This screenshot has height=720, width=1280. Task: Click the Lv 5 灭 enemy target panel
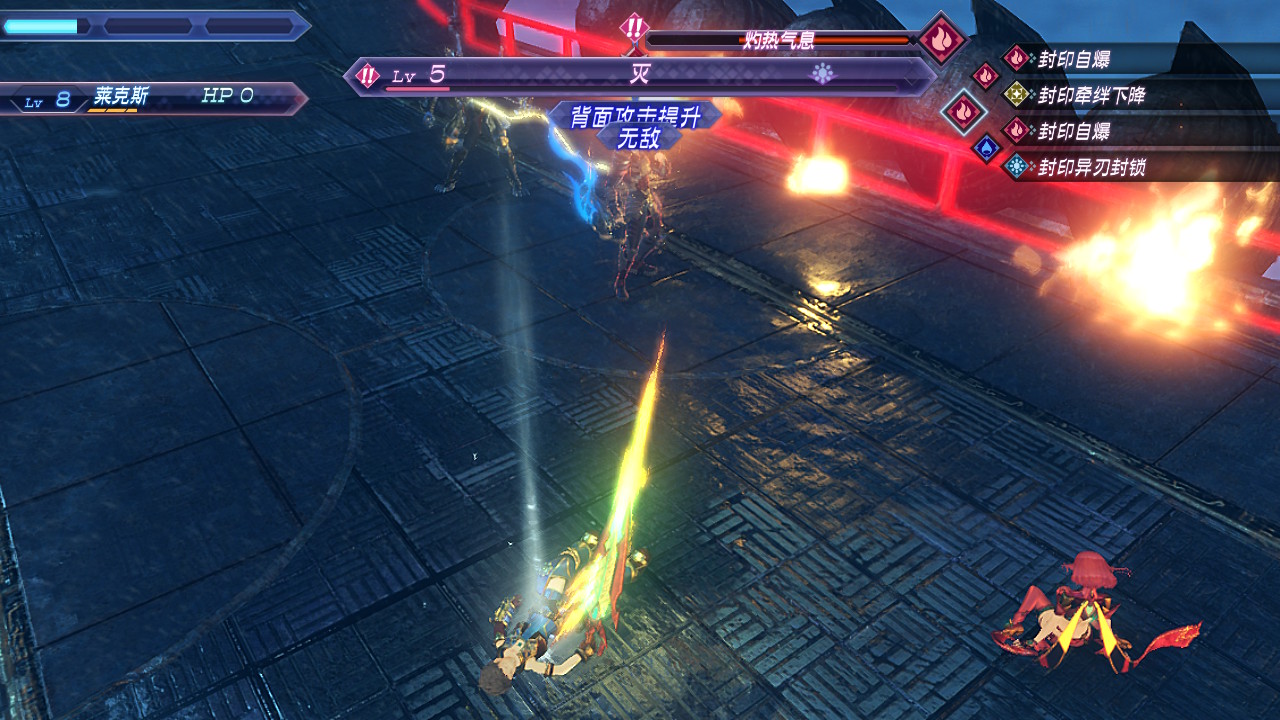tap(640, 76)
